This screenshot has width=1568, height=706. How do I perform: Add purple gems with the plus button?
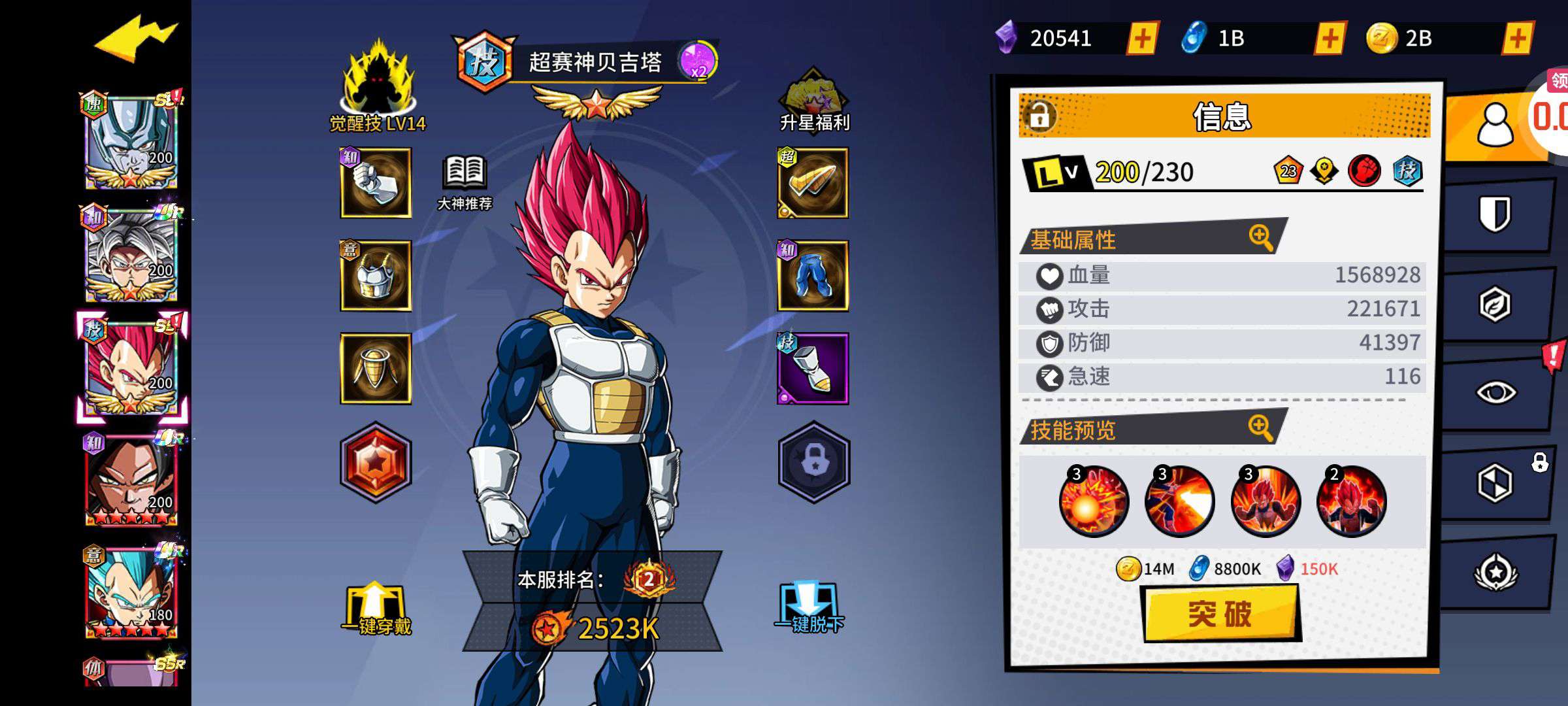click(x=1142, y=39)
